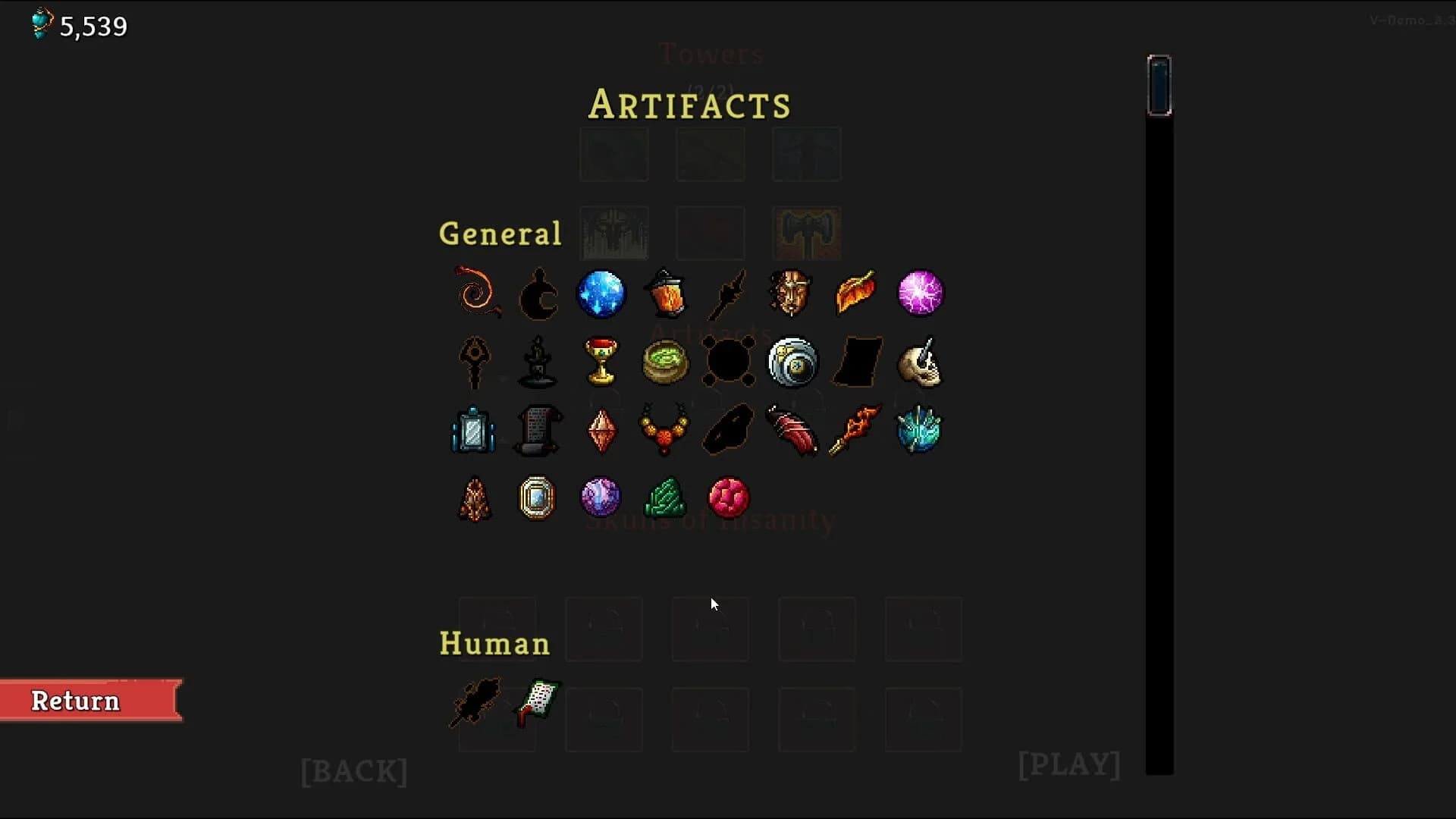Select the skull and quill artifact
Screen dimensions: 1456x819
[920, 362]
